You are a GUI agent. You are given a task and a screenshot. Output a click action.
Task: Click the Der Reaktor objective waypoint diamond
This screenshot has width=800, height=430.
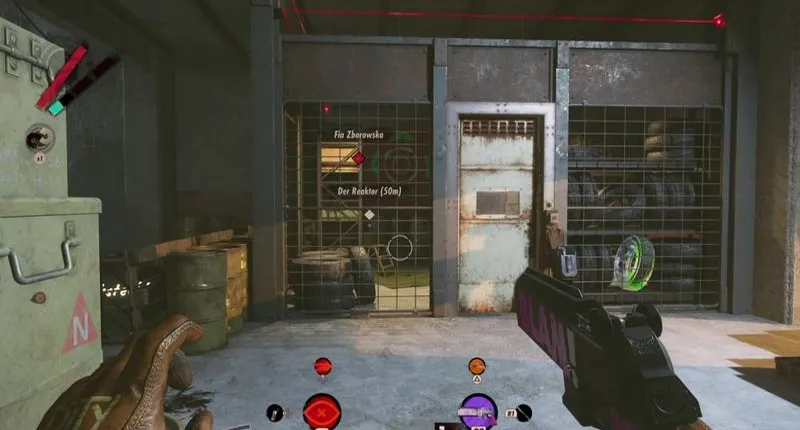(x=369, y=214)
